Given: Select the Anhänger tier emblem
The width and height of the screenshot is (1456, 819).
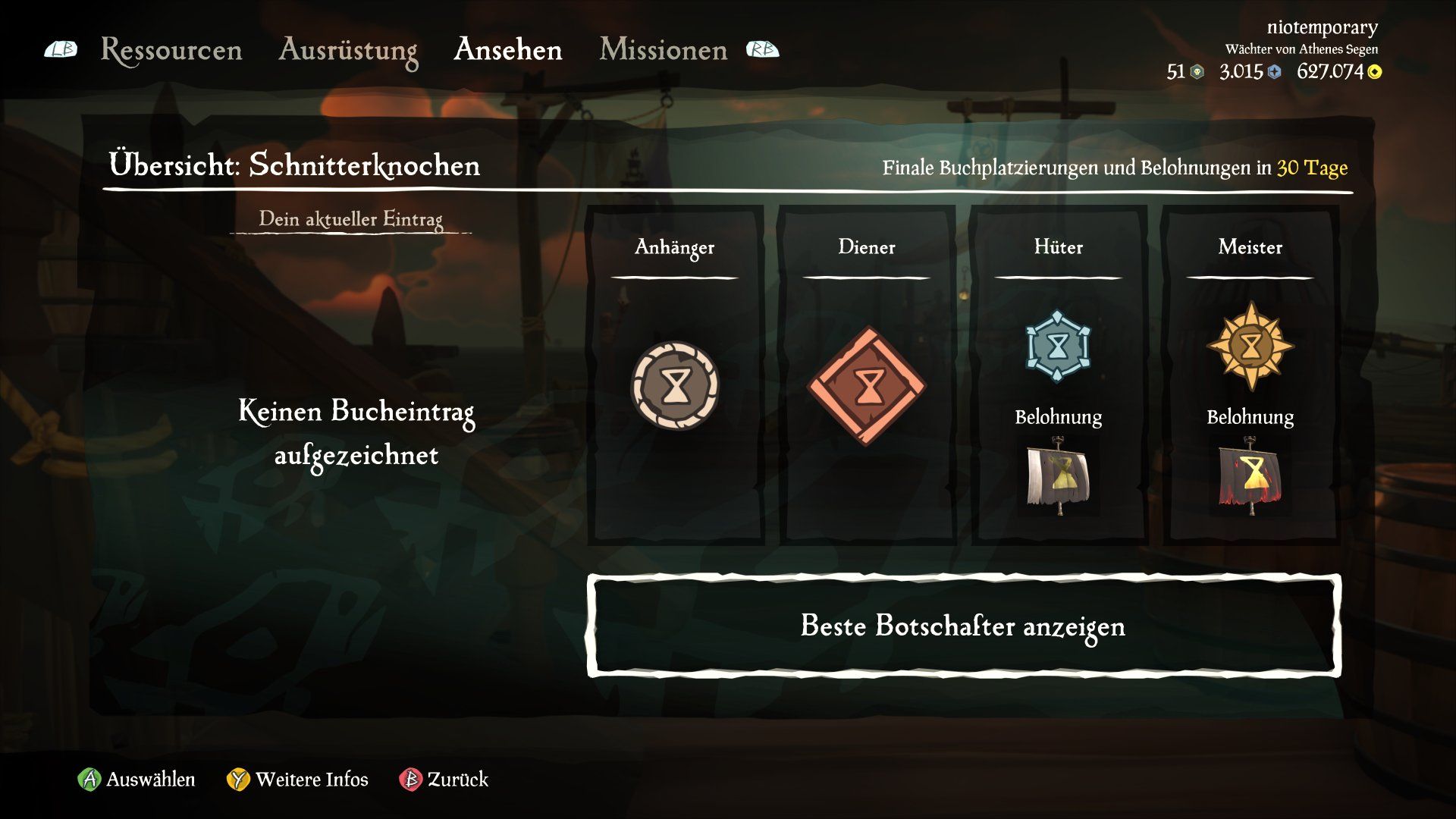Looking at the screenshot, I should (x=675, y=385).
